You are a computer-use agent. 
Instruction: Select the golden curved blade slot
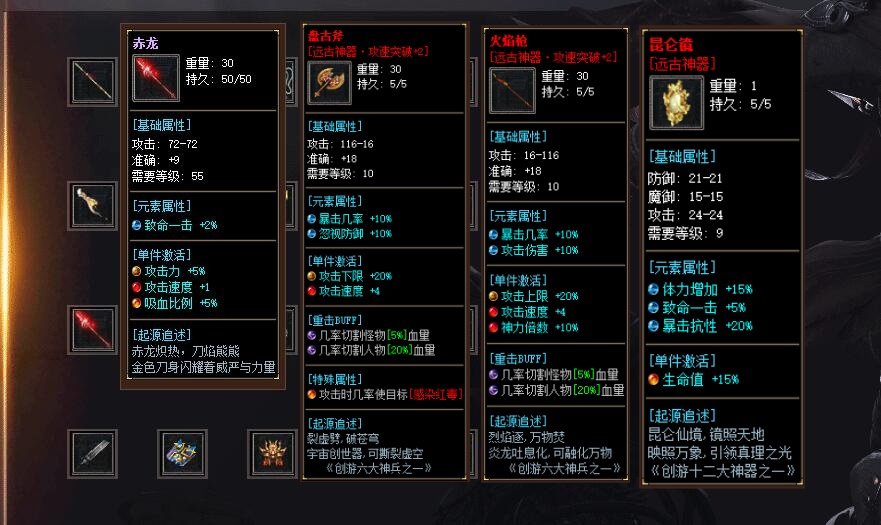pyautogui.click(x=92, y=205)
